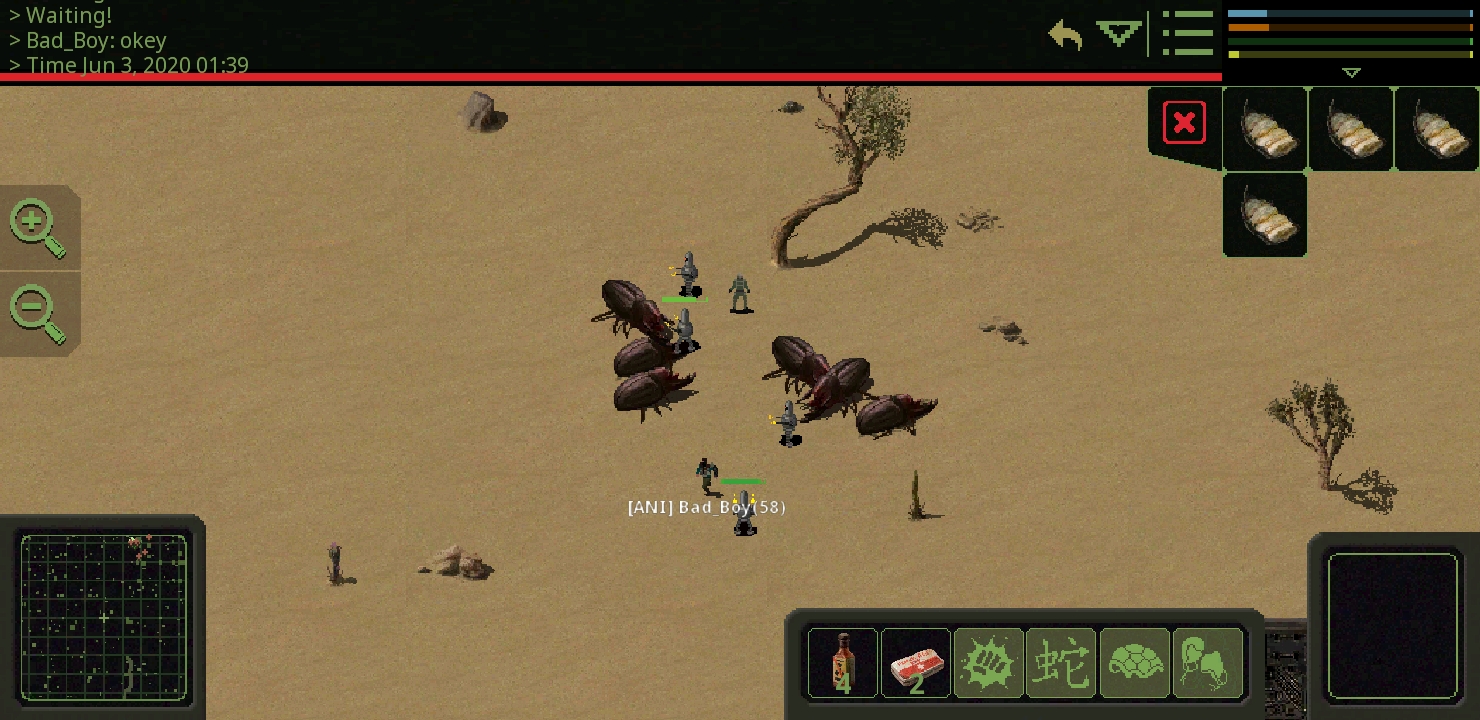Viewport: 1480px width, 720px height.
Task: Click the minimap in the bottom left corner
Action: tap(104, 617)
